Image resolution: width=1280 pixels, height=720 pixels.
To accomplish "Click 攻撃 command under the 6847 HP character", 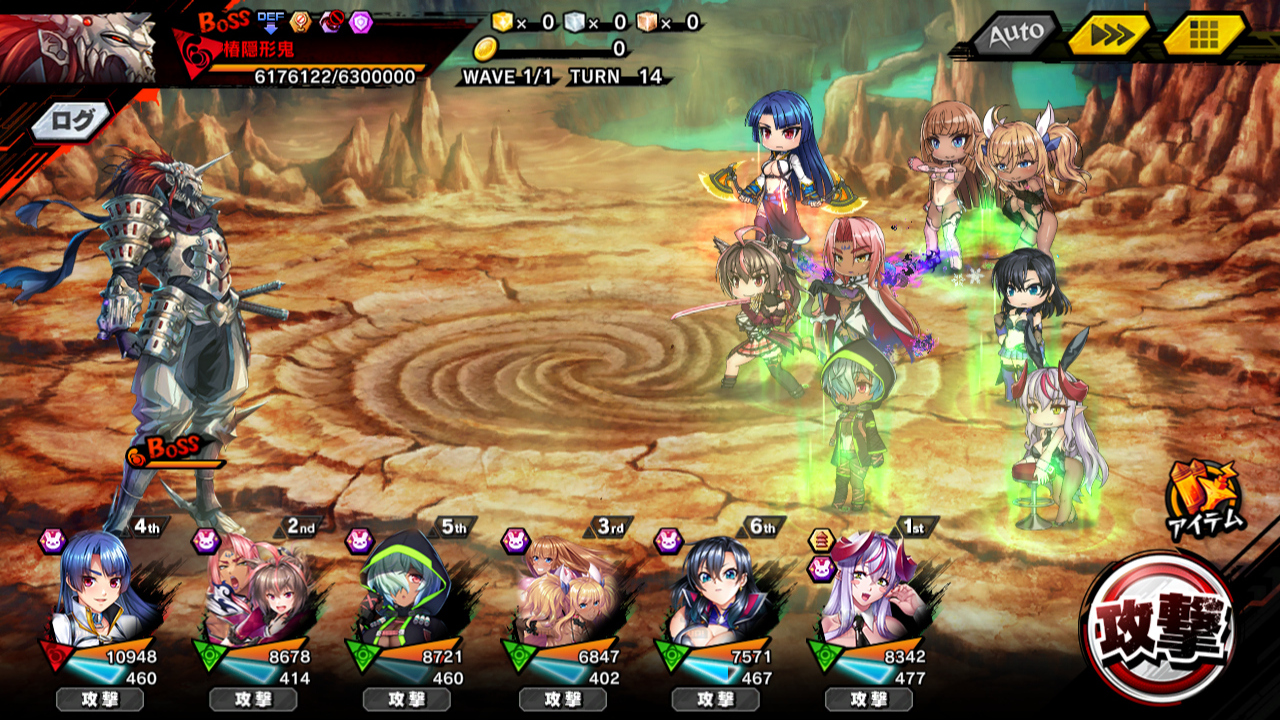I will coord(561,699).
